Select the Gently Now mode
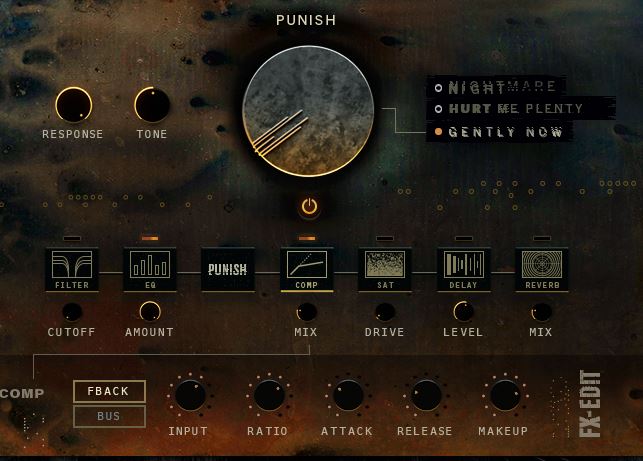This screenshot has height=461, width=643. (x=505, y=131)
